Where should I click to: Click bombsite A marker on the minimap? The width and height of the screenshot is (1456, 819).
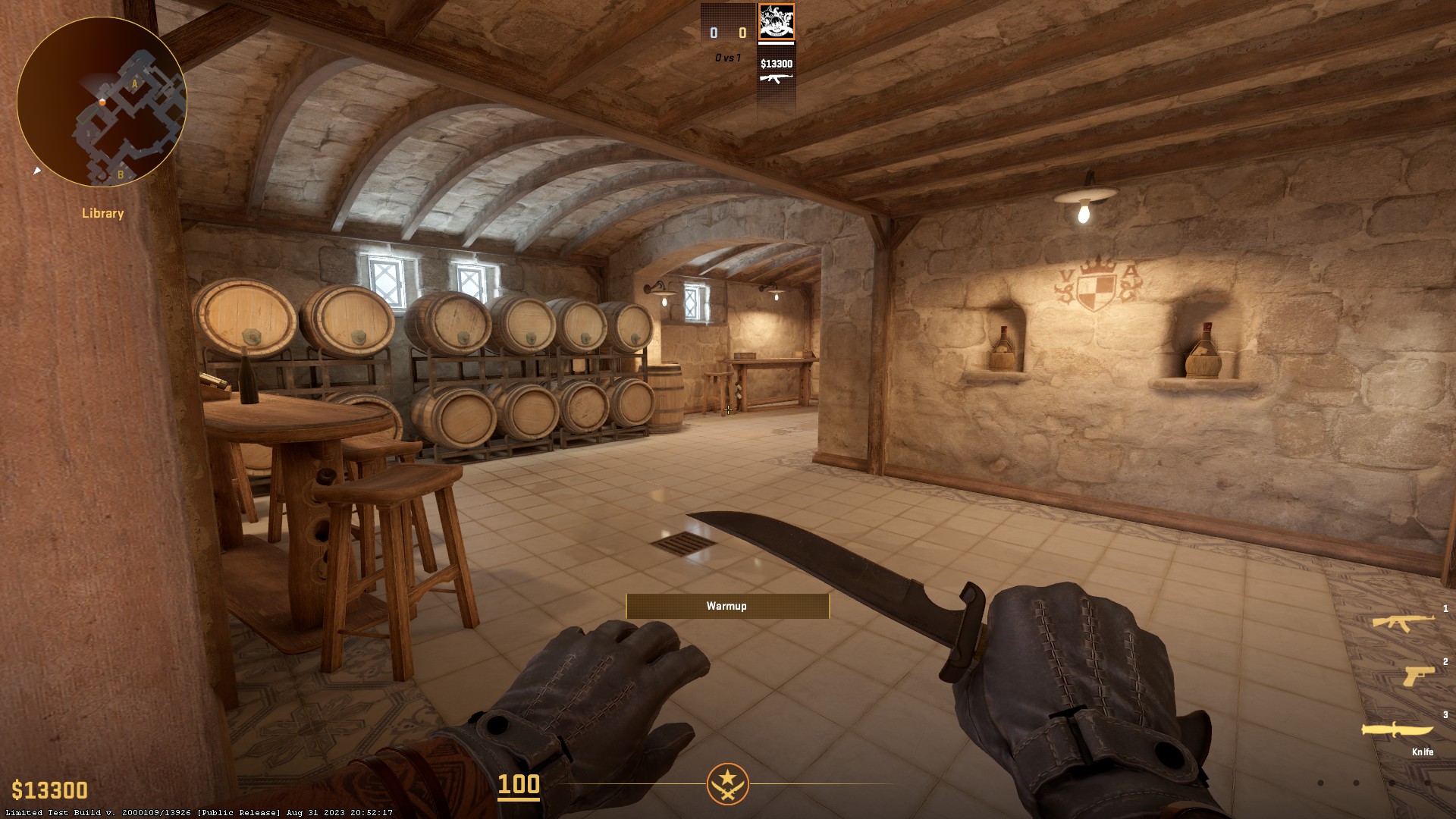134,84
